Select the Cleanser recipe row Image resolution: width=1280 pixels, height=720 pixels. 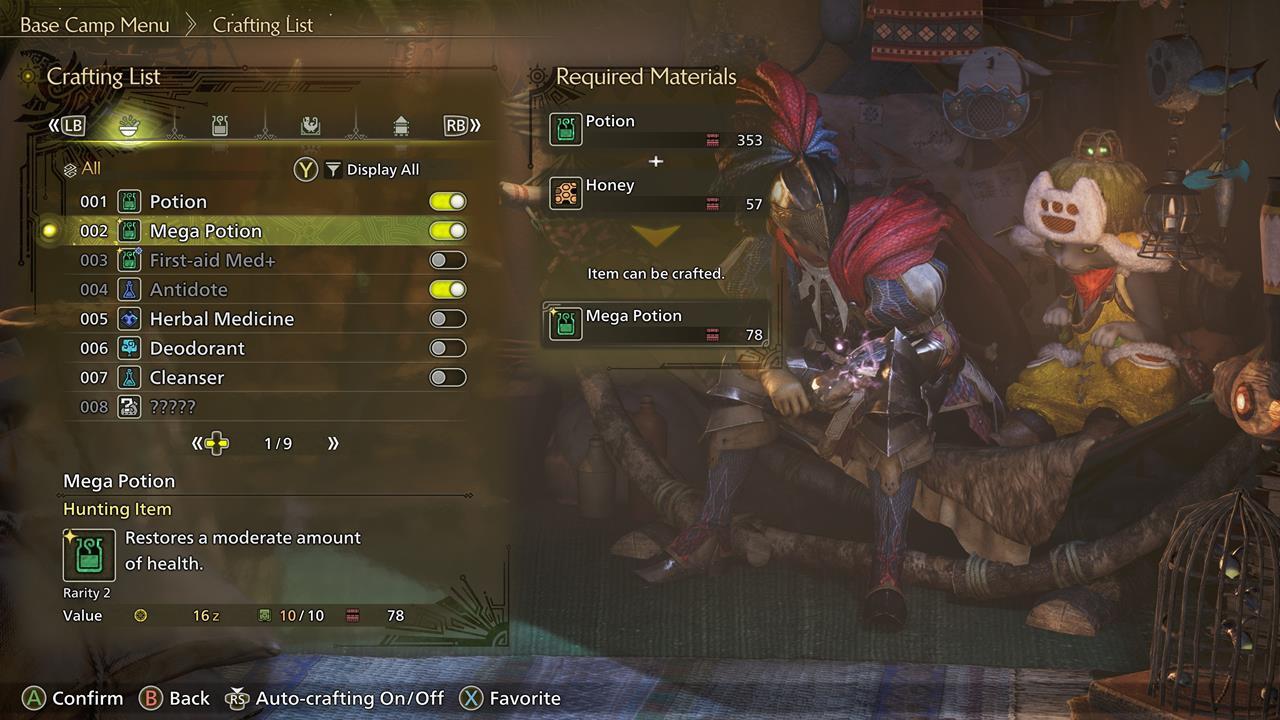[186, 378]
